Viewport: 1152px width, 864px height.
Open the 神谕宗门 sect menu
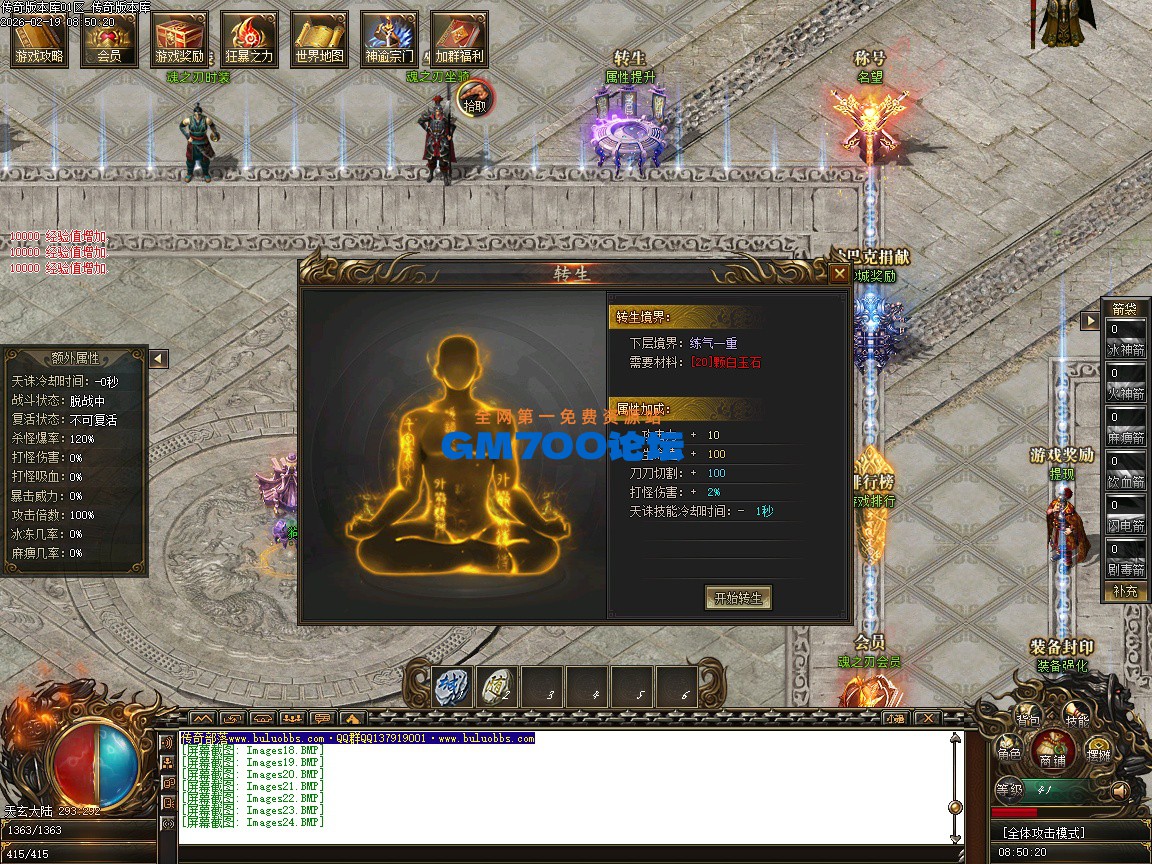point(389,40)
